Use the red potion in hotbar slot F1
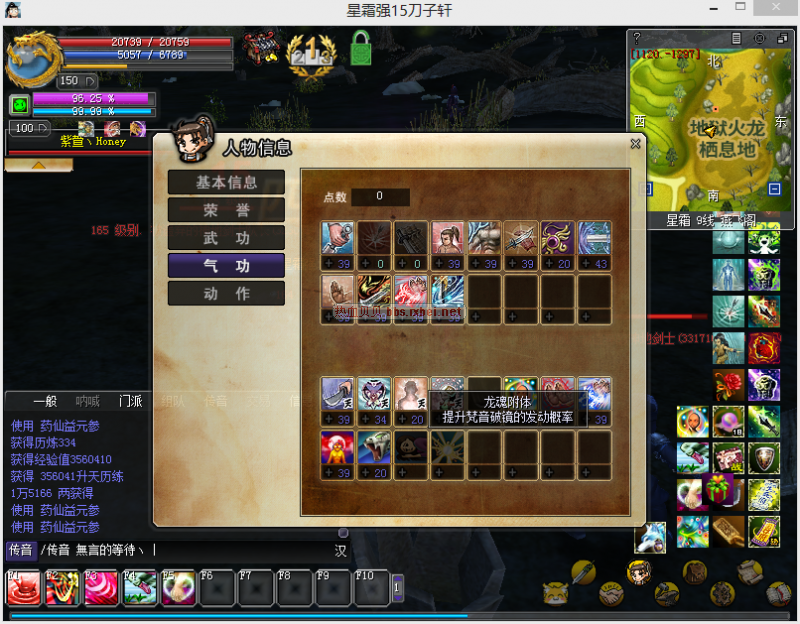Image resolution: width=800 pixels, height=624 pixels. coord(22,588)
